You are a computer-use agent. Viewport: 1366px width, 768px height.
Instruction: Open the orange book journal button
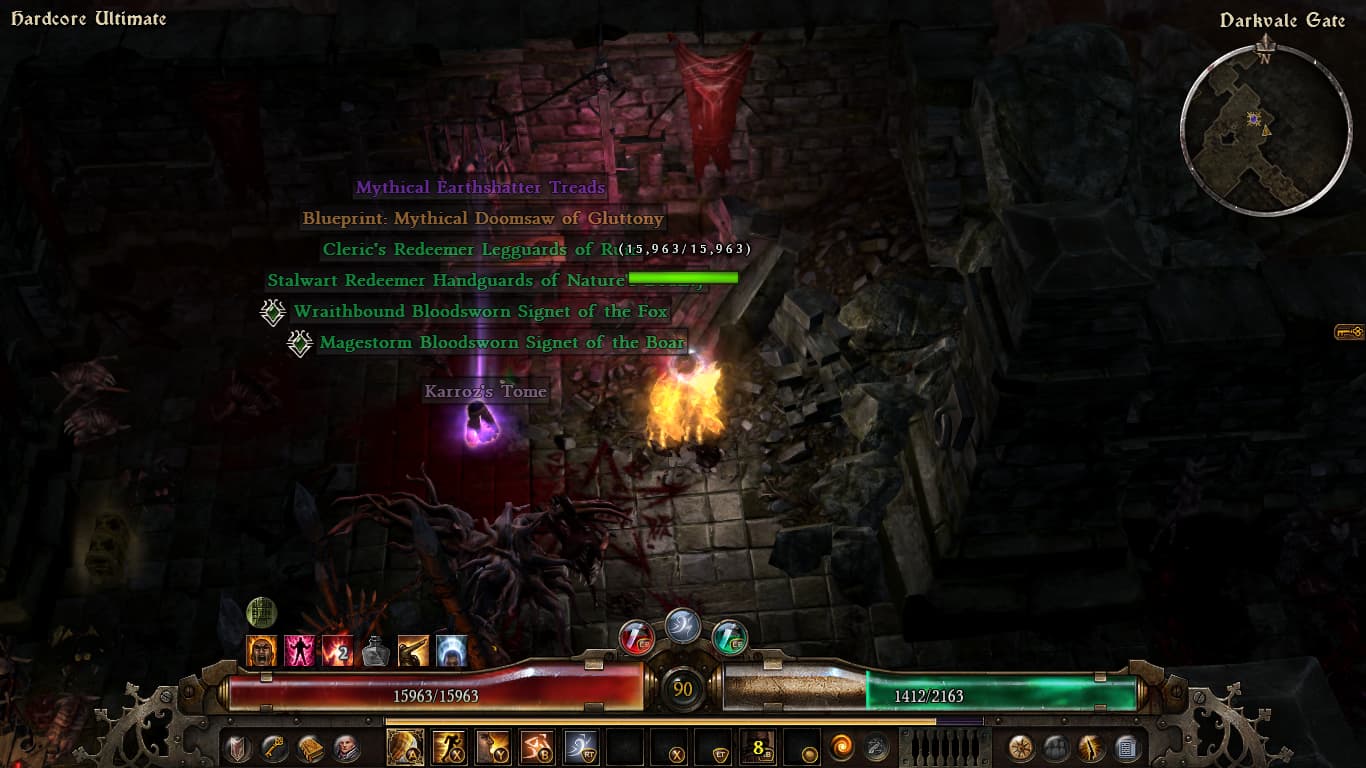pyautogui.click(x=310, y=747)
